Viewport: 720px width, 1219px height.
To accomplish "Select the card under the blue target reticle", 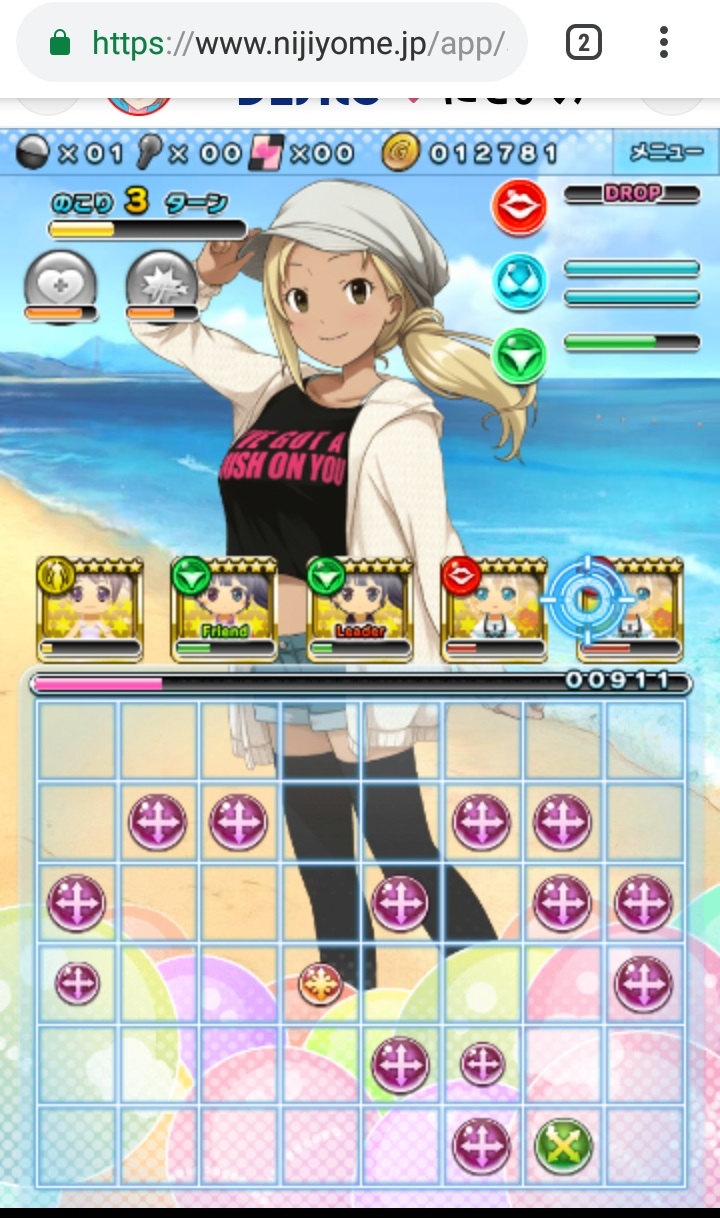I will [x=630, y=610].
